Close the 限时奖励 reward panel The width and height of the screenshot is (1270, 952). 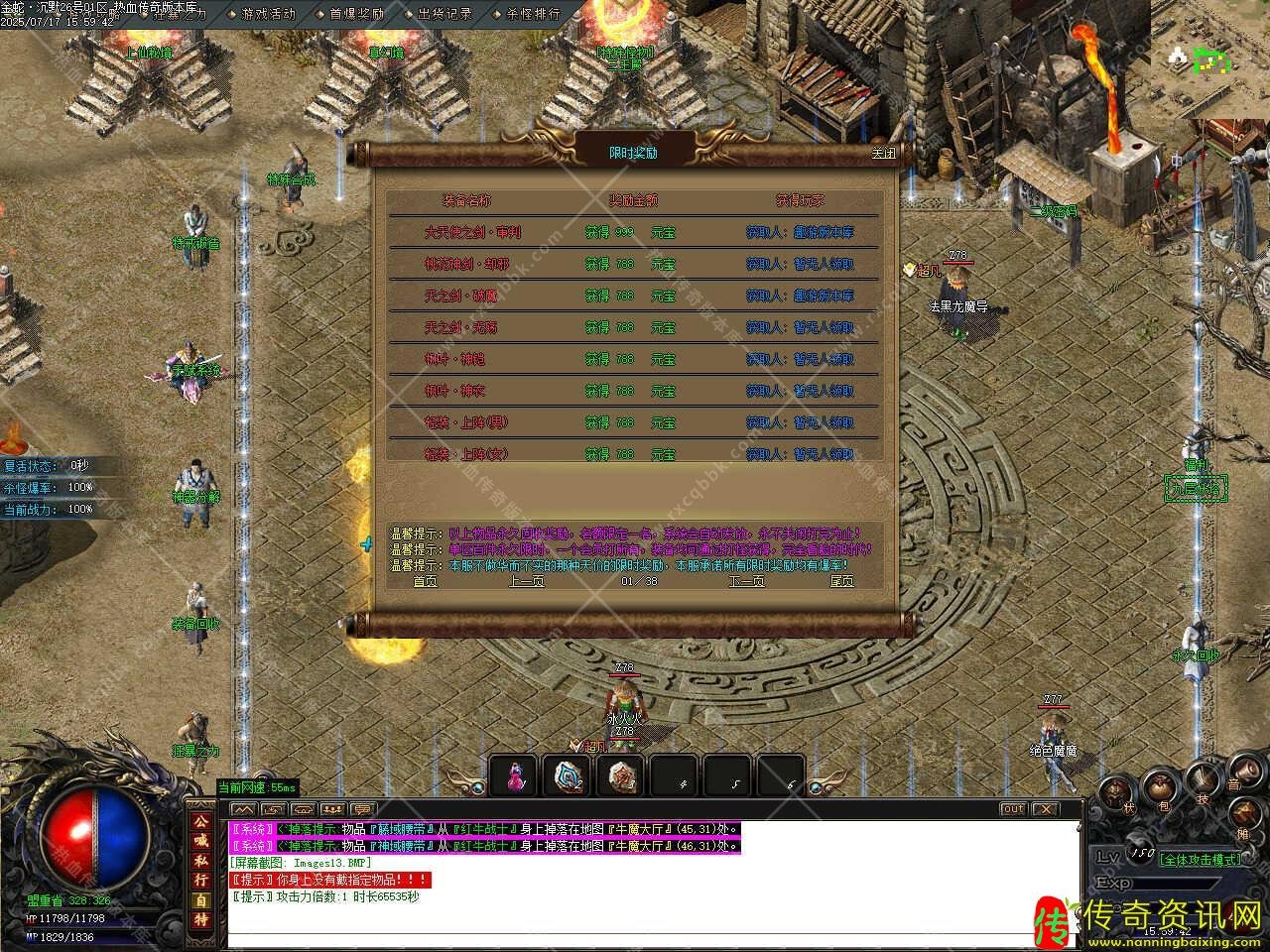[x=882, y=154]
